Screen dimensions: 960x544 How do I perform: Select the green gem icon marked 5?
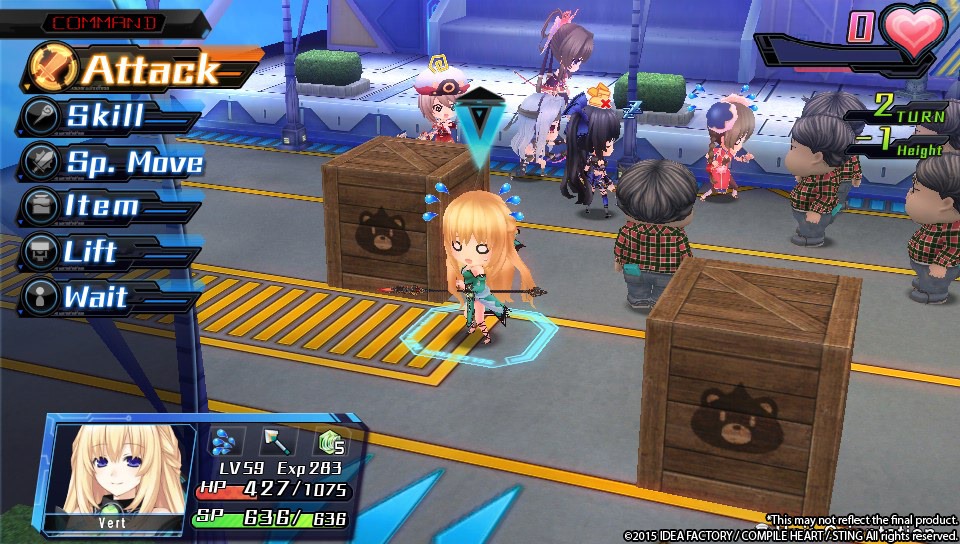pos(330,441)
